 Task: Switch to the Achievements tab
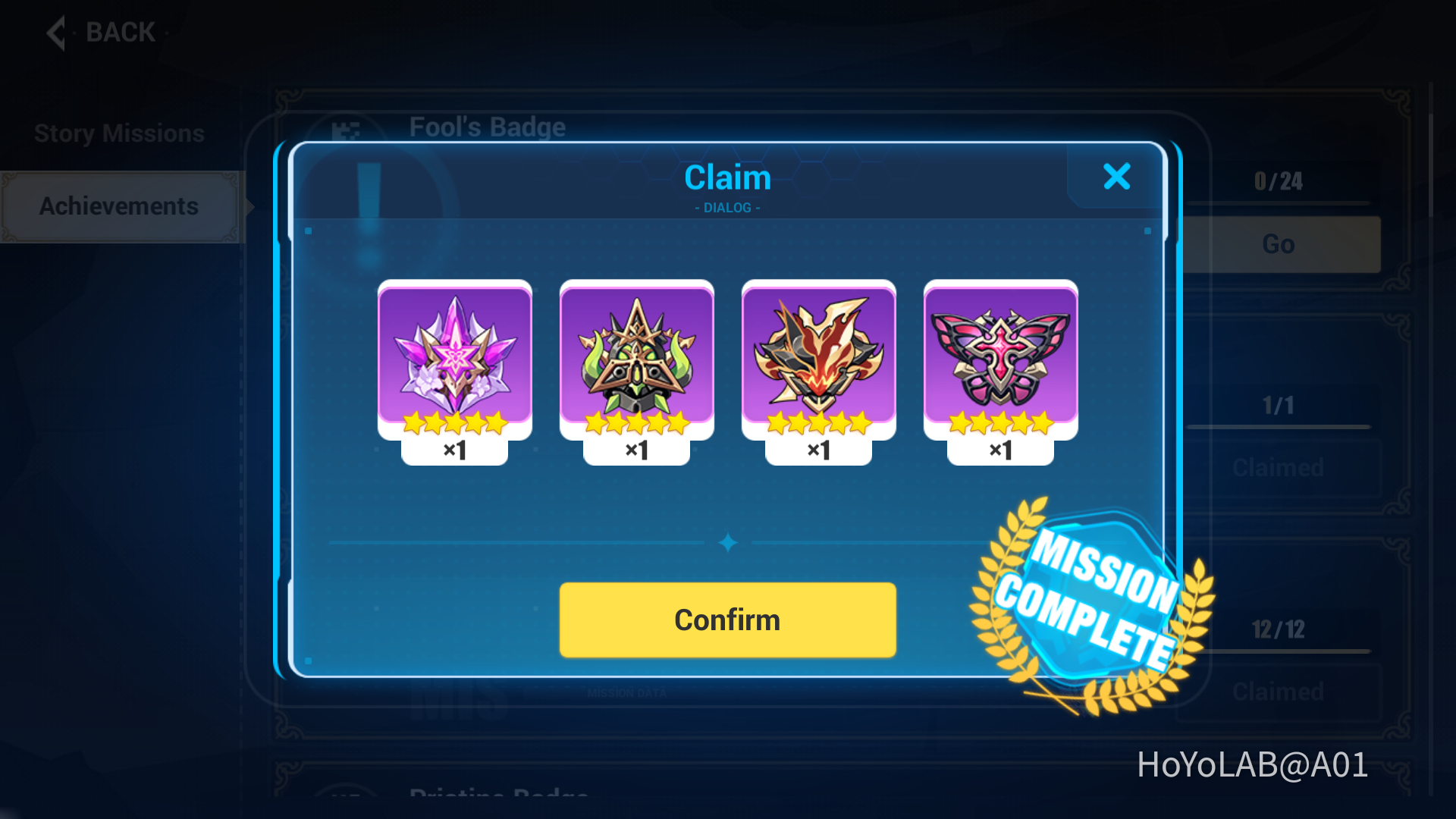(x=119, y=206)
